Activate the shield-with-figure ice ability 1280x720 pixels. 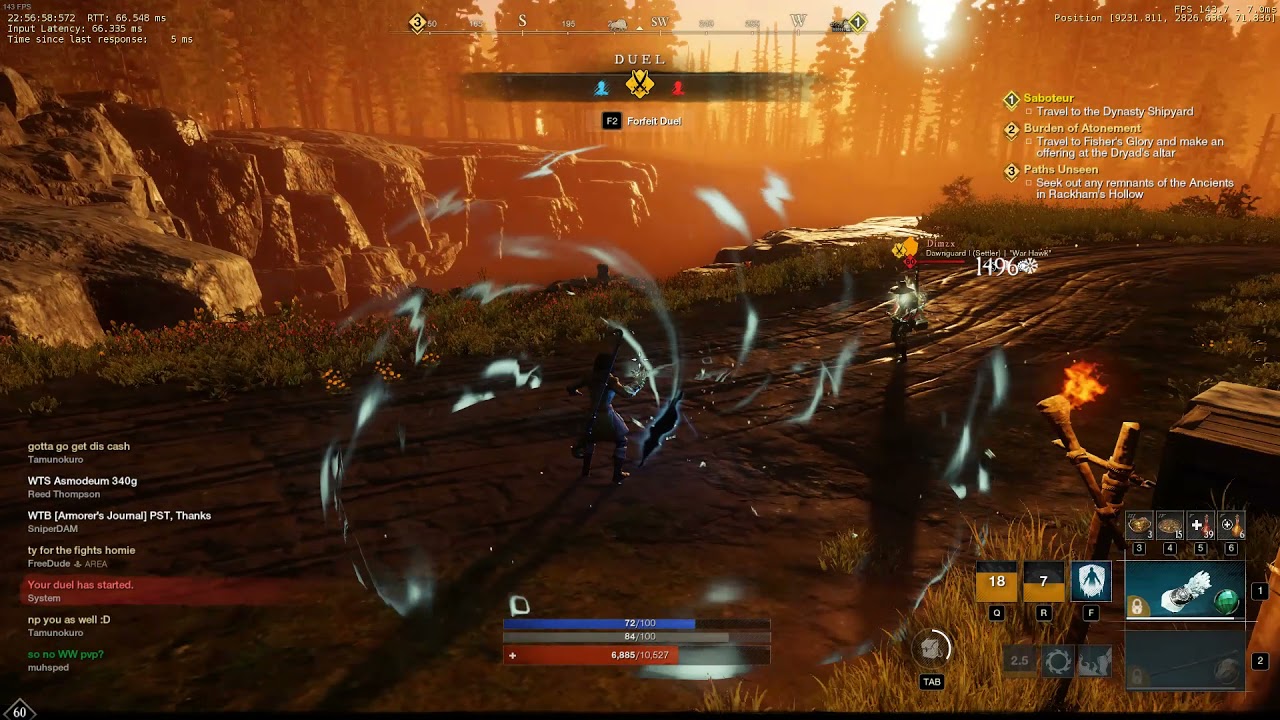1091,582
